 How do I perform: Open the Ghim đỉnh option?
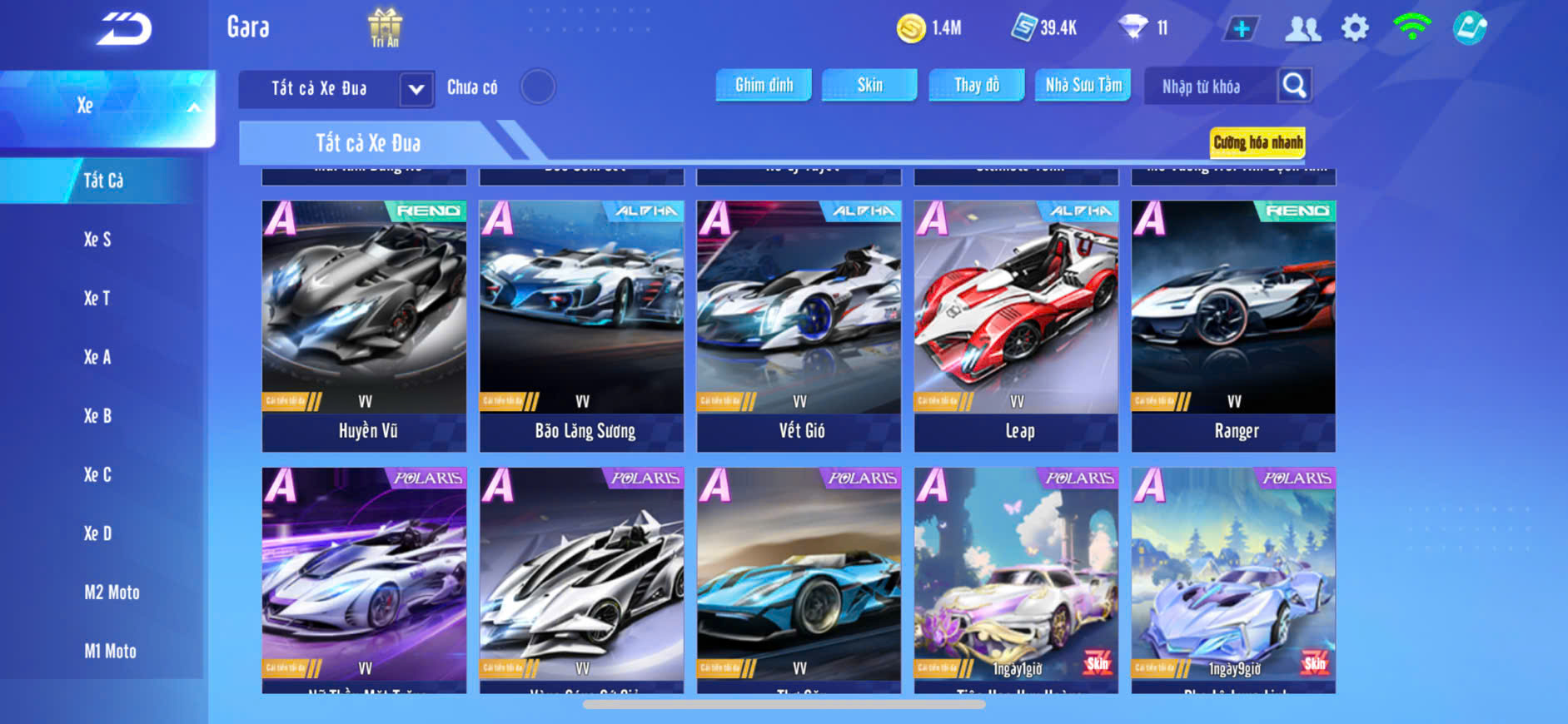764,85
